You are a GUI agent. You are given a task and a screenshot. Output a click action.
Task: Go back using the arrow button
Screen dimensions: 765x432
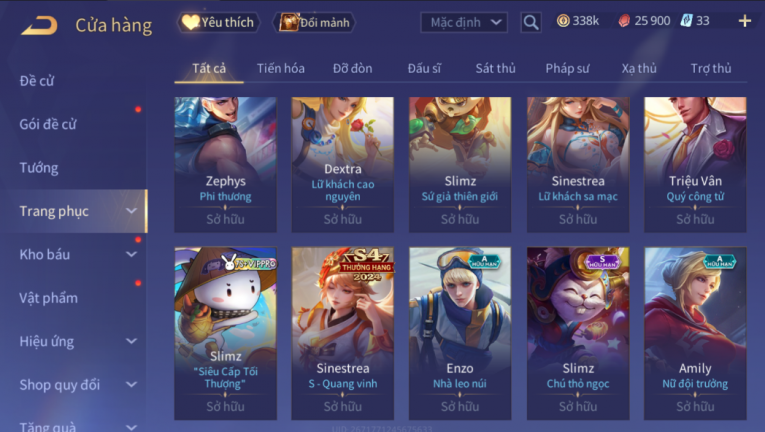click(38, 24)
